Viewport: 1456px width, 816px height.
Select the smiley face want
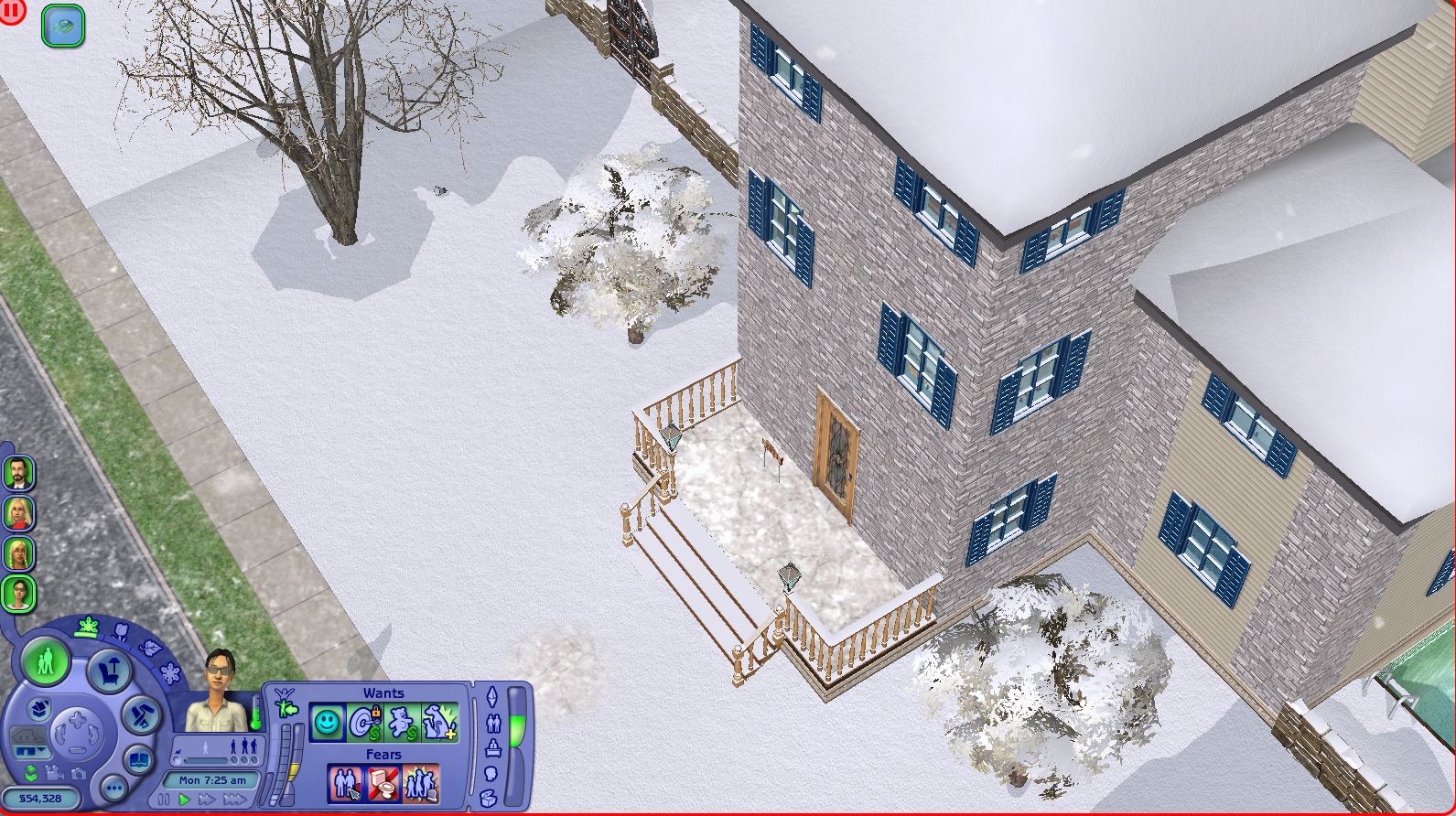tap(327, 723)
